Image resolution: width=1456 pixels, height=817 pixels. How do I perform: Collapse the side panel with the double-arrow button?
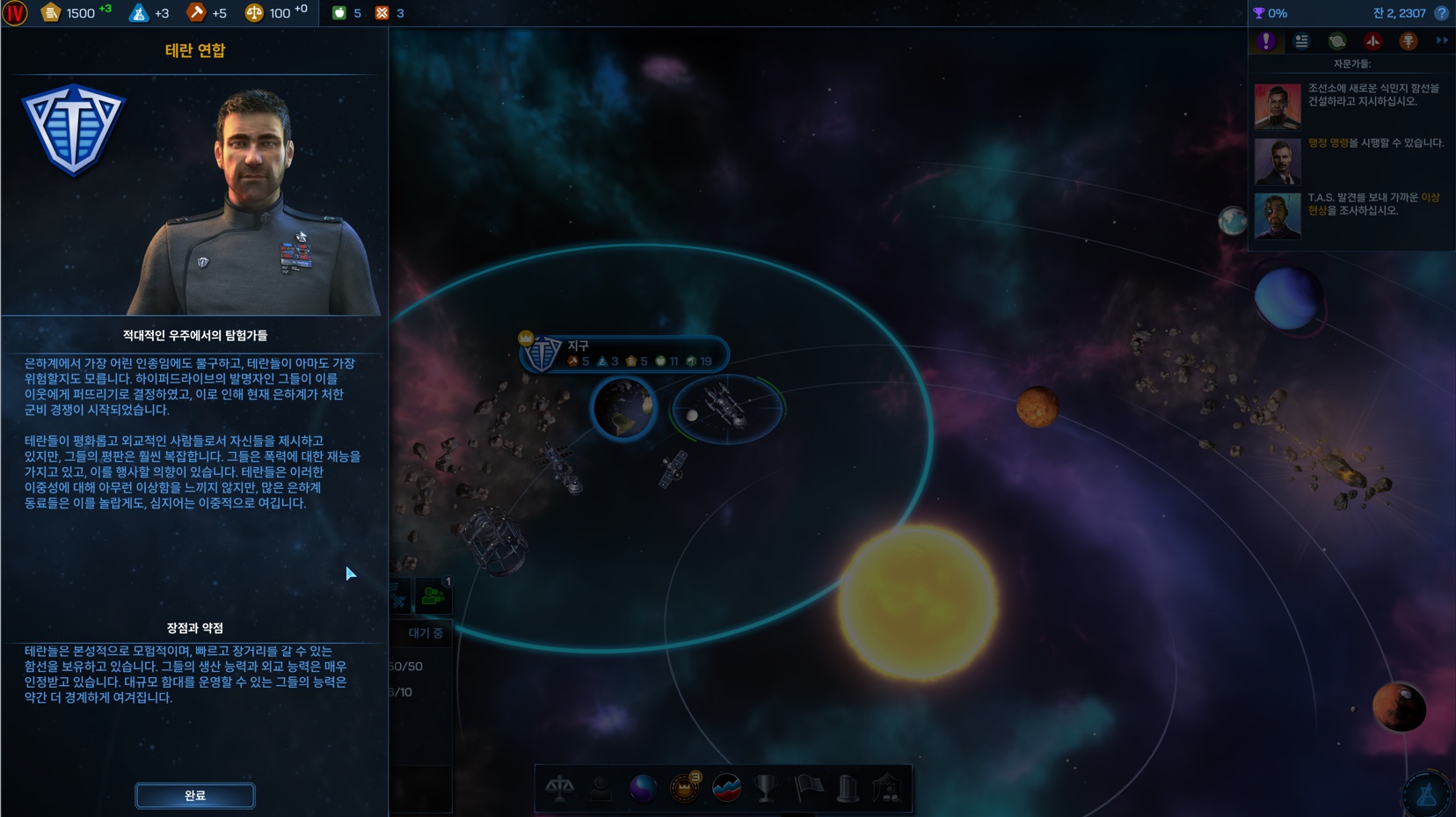pos(1442,40)
